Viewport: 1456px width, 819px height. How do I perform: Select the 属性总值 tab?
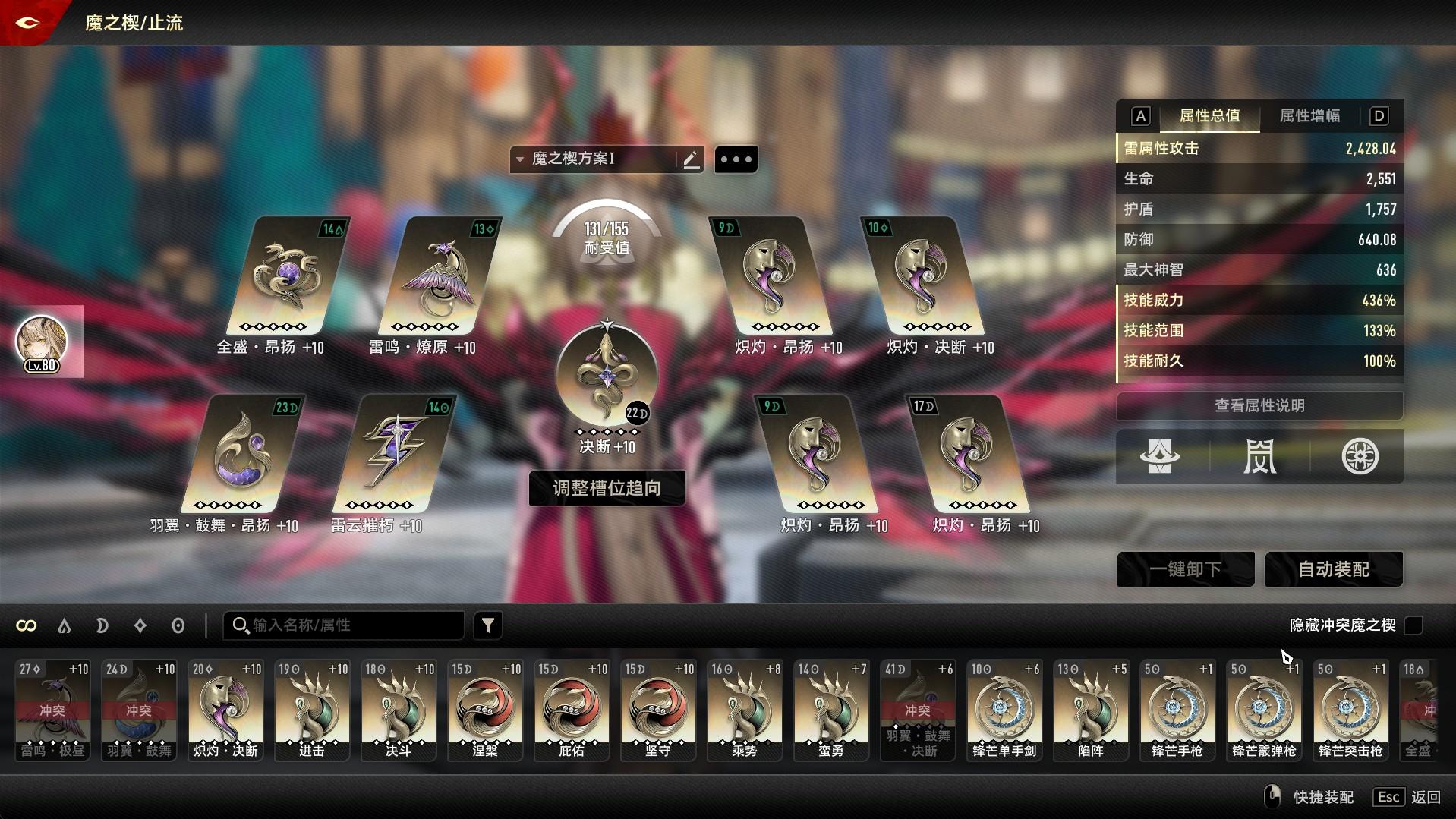click(x=1209, y=116)
